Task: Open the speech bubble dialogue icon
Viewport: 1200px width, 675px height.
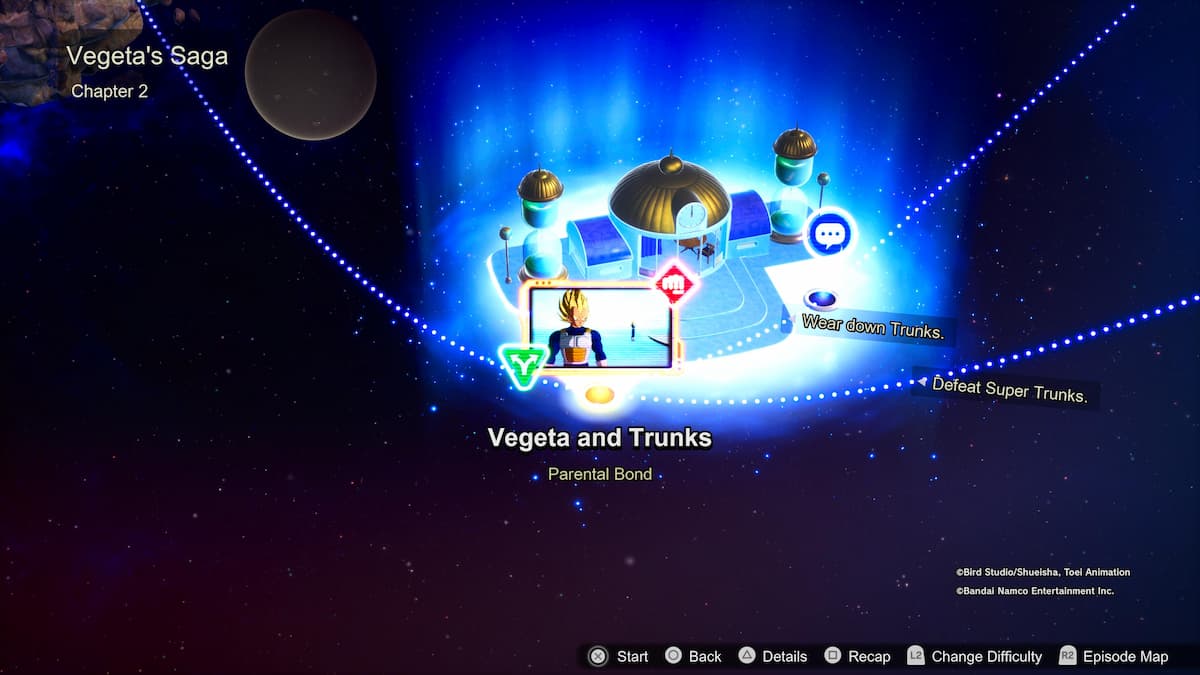Action: [x=829, y=235]
